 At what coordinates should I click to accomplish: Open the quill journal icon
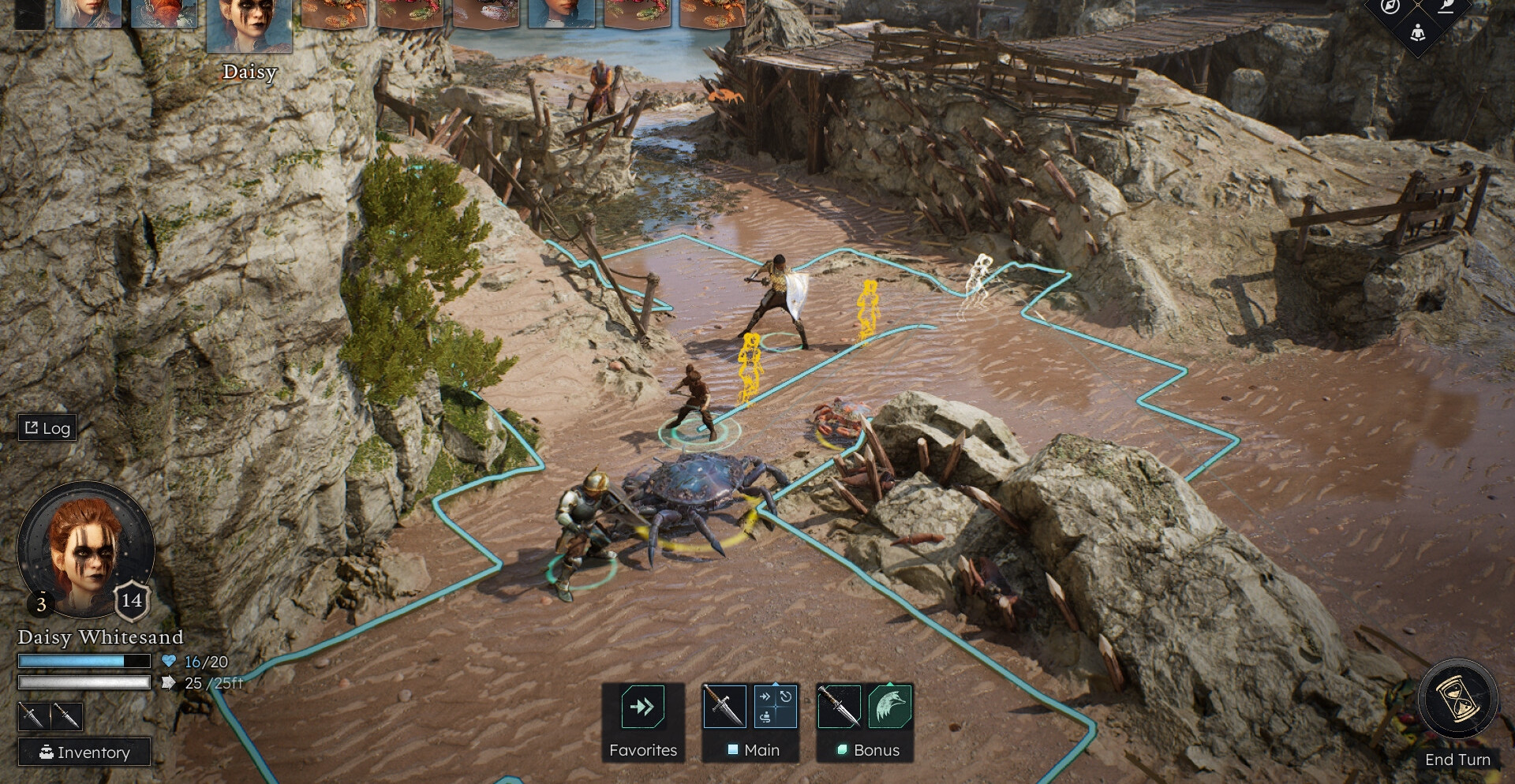click(x=1446, y=7)
